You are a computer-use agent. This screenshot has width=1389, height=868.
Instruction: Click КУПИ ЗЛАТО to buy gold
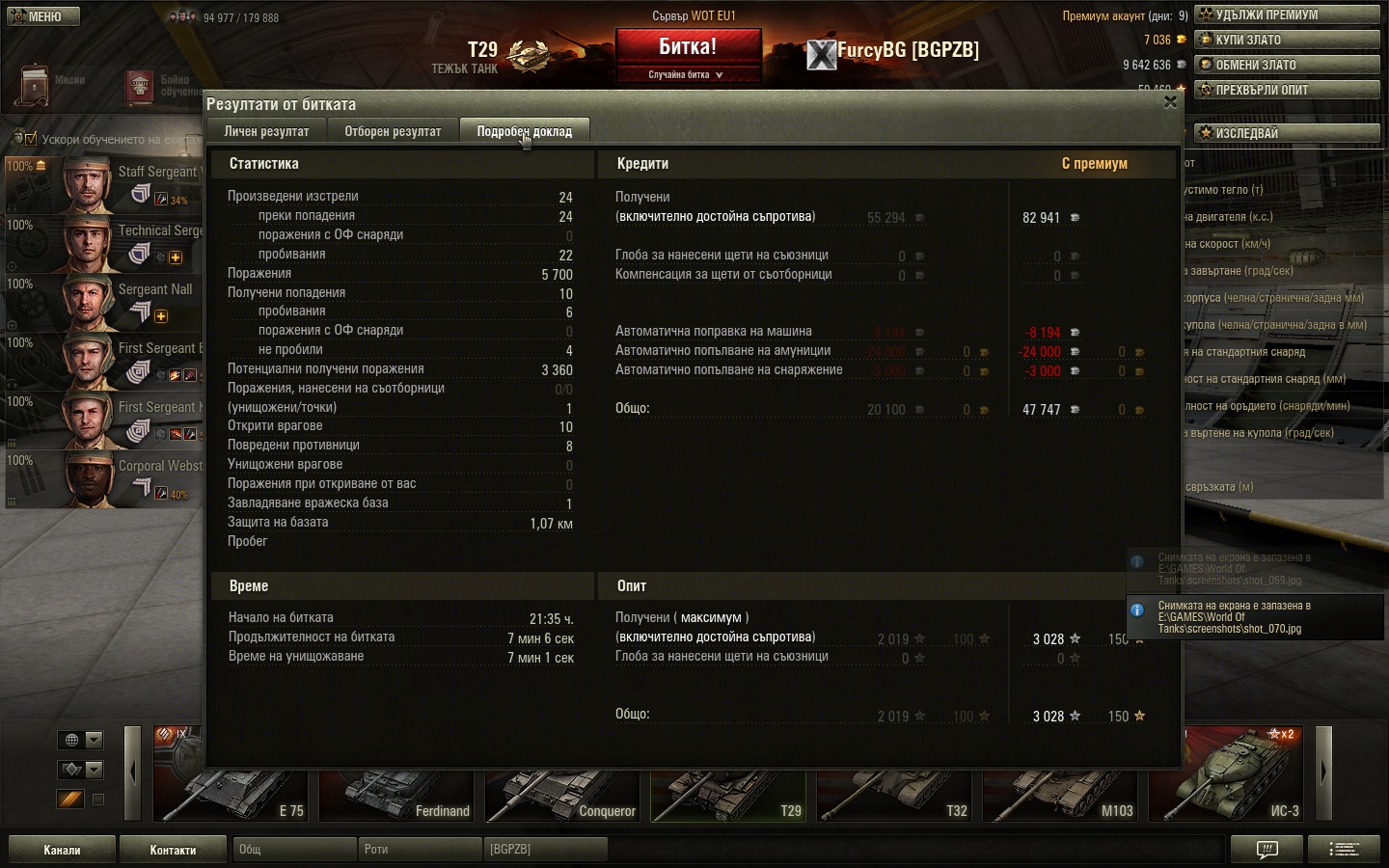pyautogui.click(x=1287, y=40)
